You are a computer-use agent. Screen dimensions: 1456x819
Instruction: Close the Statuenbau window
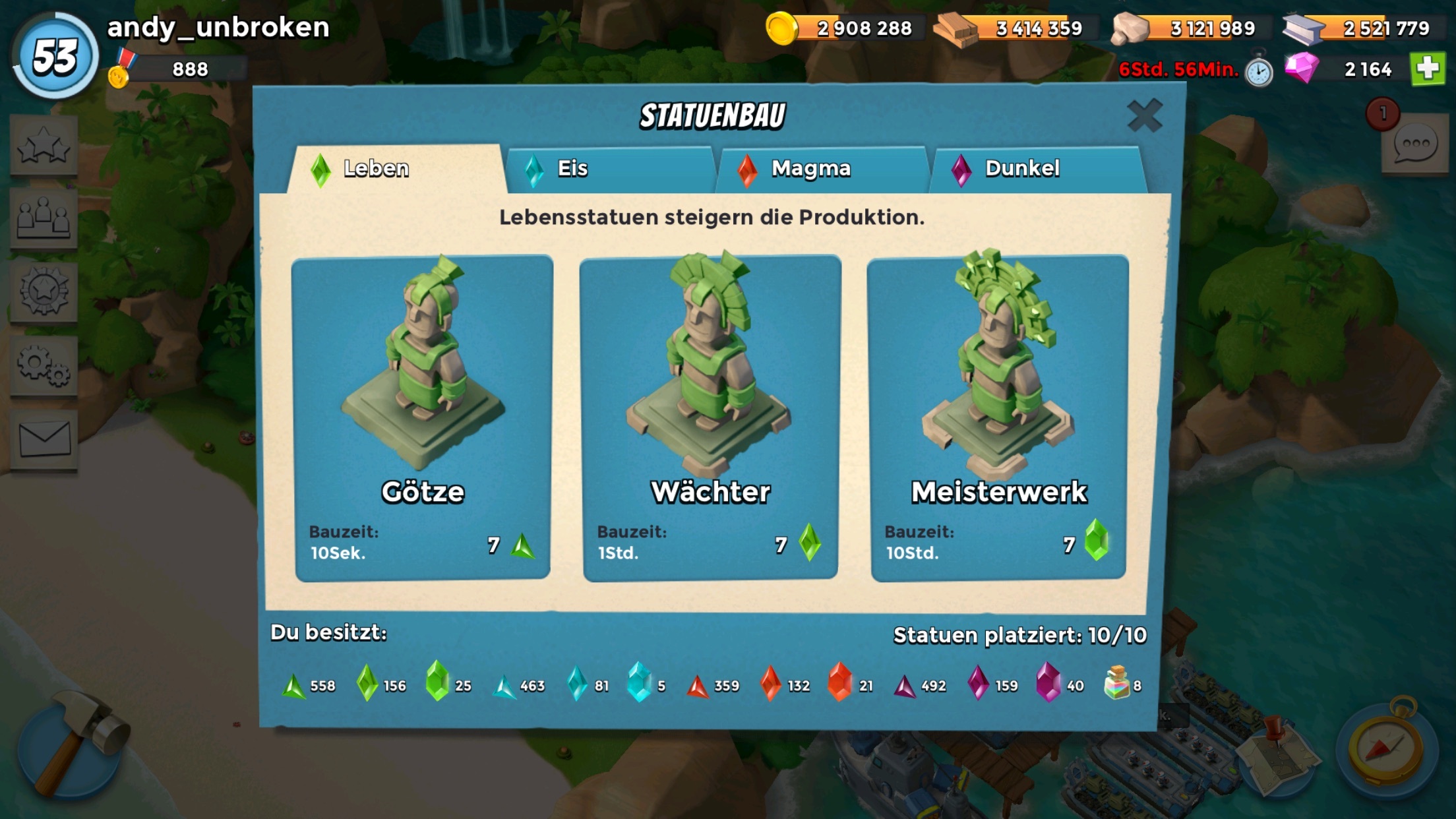pyautogui.click(x=1144, y=116)
